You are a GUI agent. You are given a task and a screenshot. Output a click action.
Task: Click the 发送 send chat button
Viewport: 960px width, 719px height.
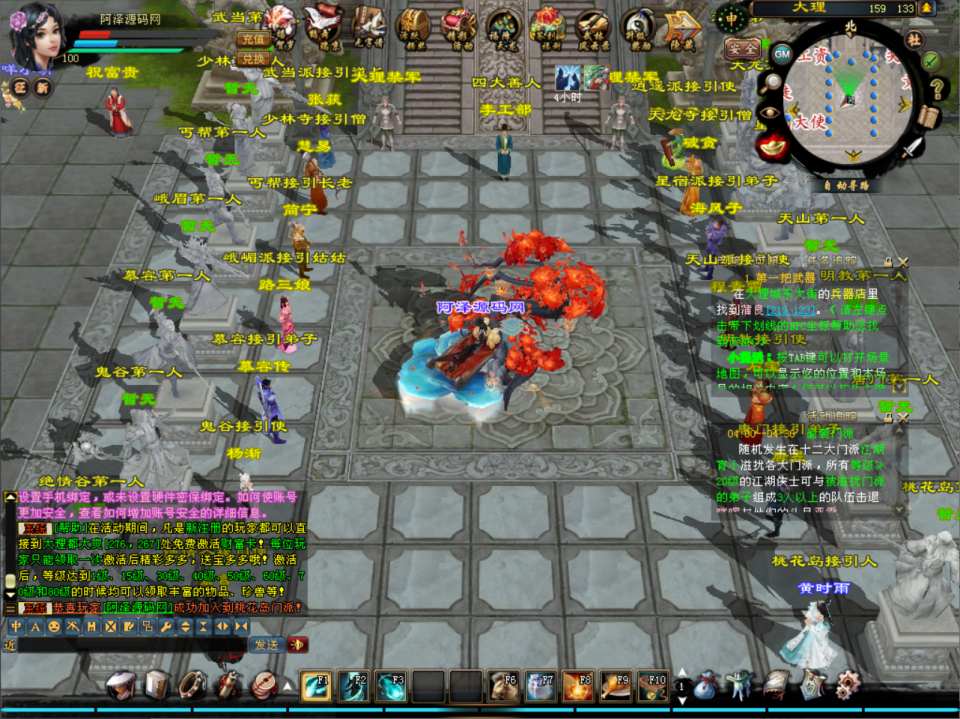tap(265, 645)
